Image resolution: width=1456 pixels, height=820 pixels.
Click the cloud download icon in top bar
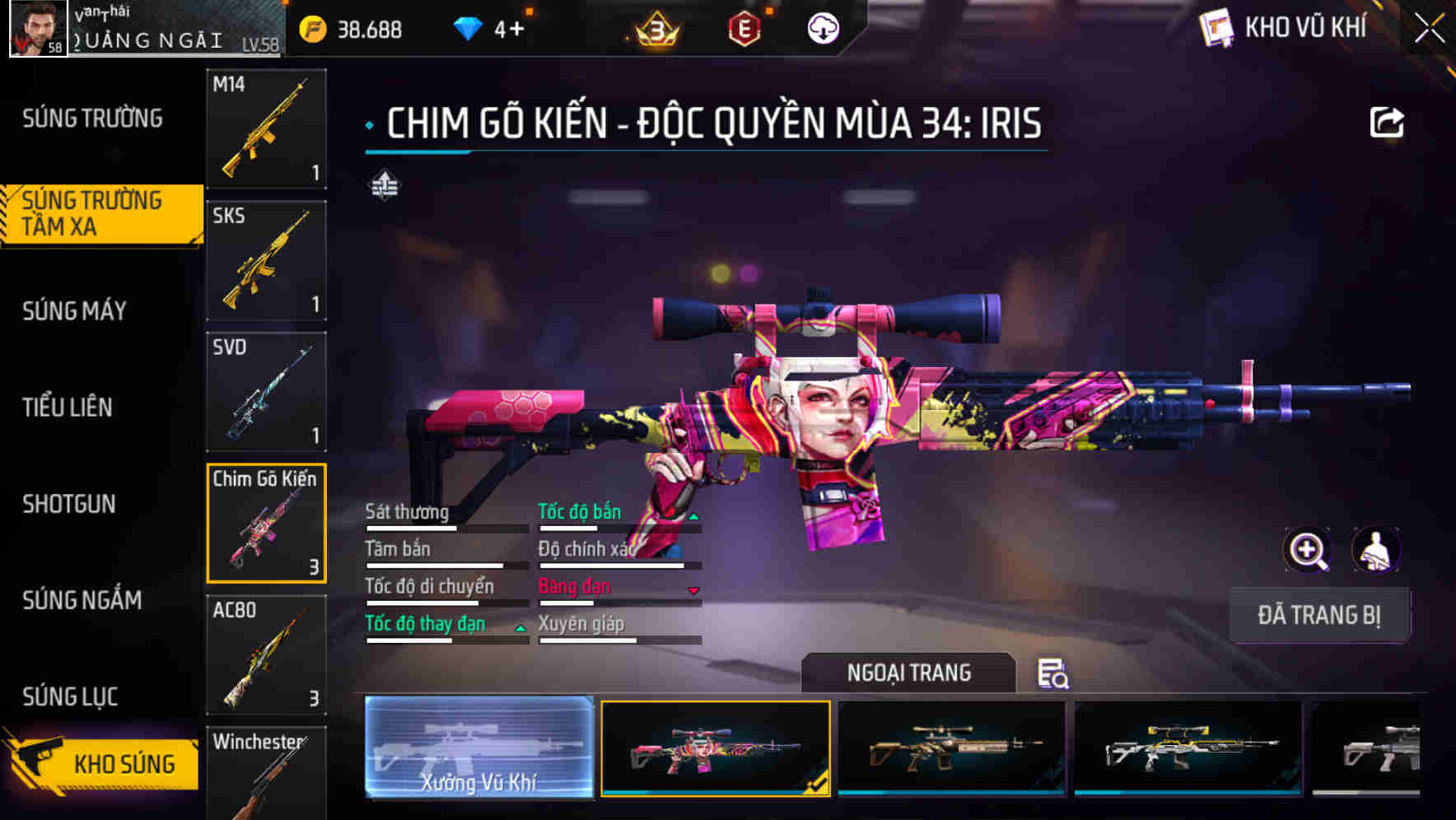(x=823, y=26)
